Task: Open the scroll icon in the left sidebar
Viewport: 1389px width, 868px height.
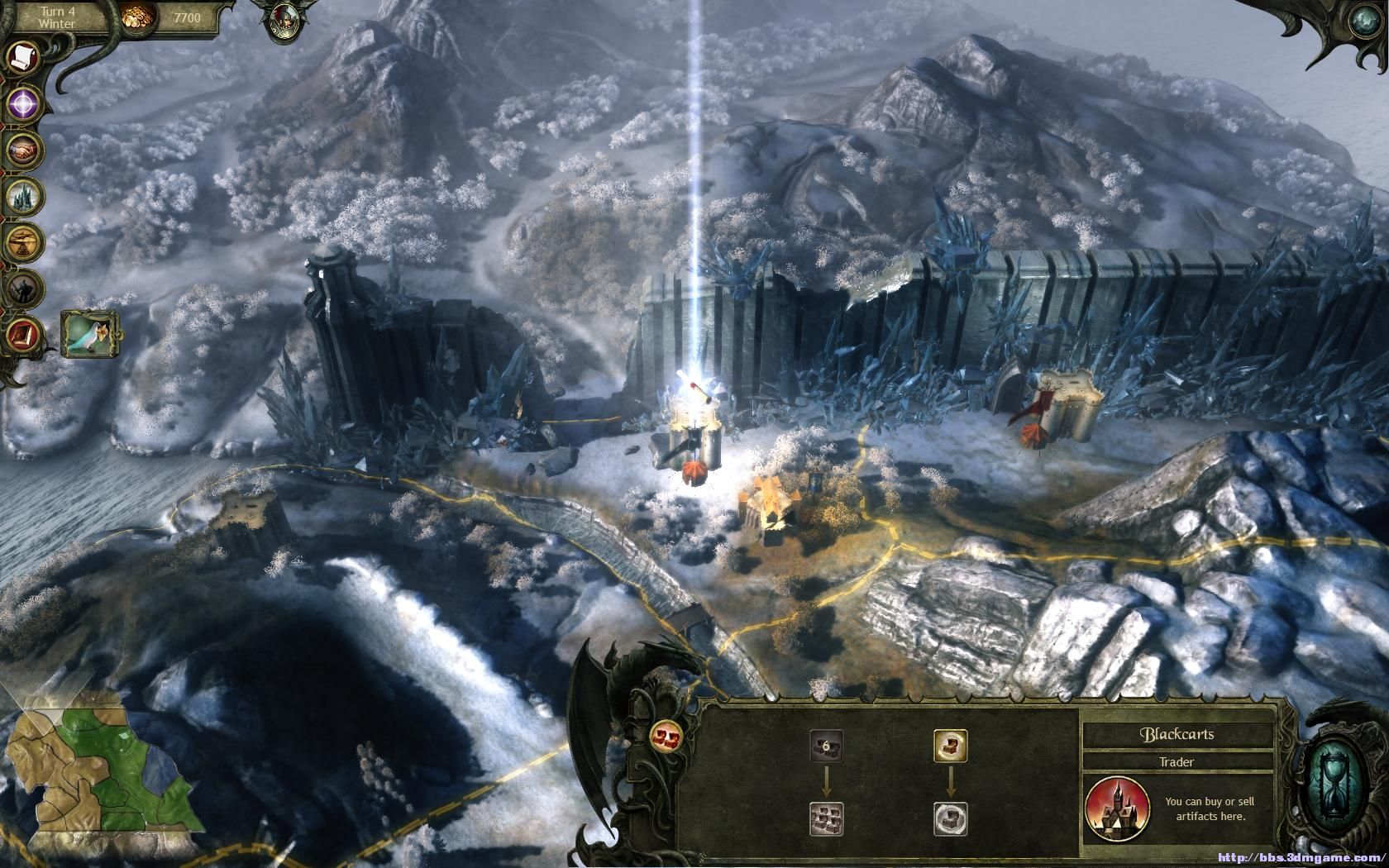Action: click(22, 57)
